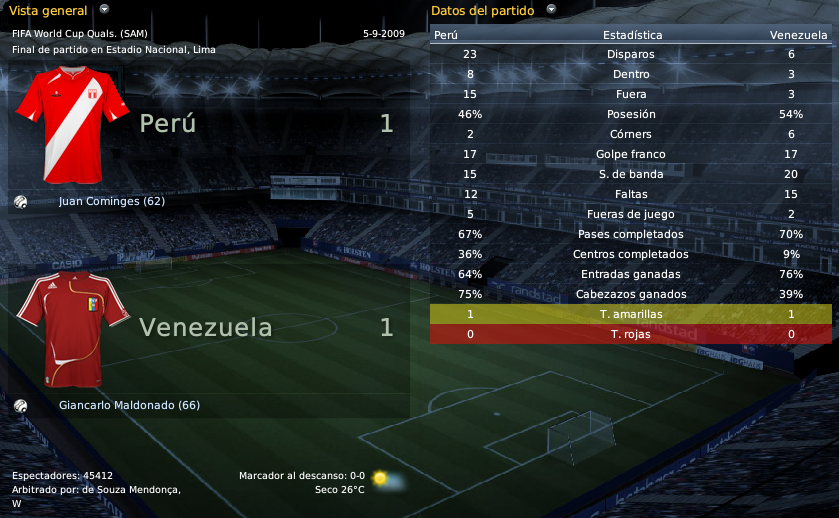Open goalscorer Juan Cominges' profile
The height and width of the screenshot is (518, 839).
coord(112,201)
